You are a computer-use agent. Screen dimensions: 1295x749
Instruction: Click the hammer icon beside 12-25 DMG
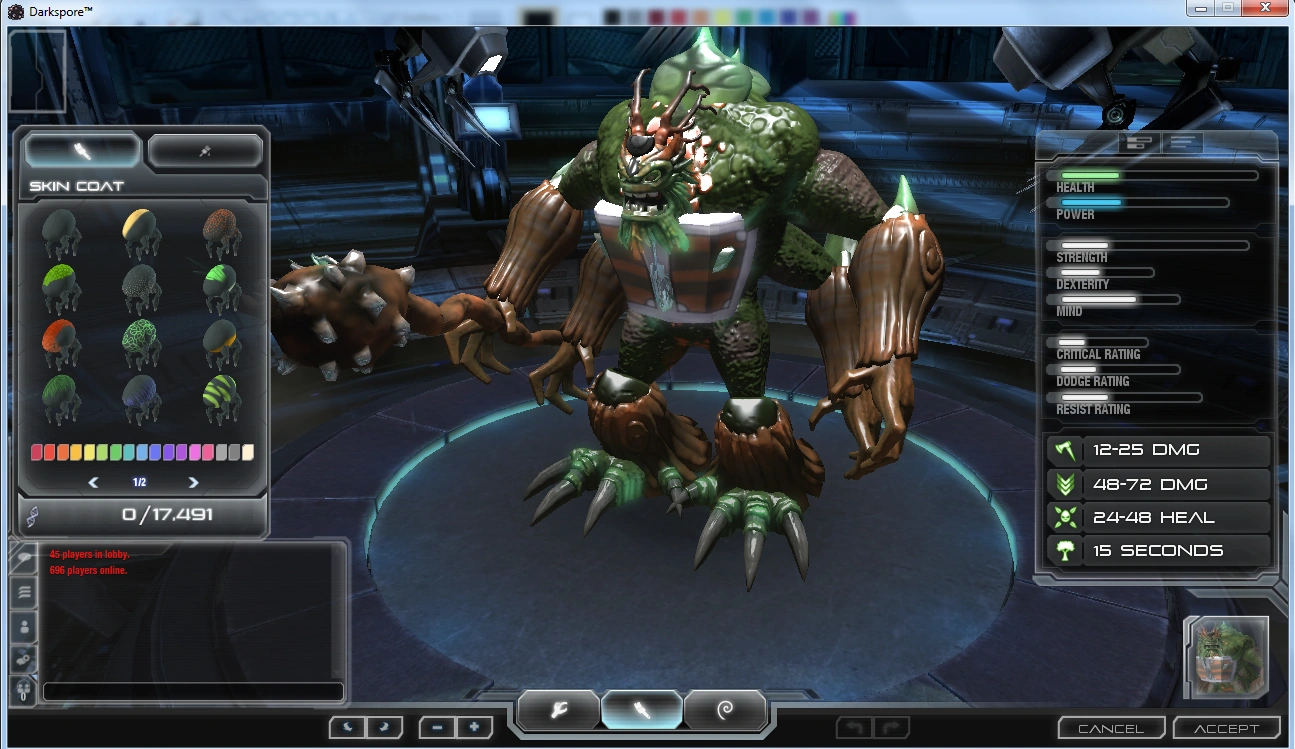1063,450
